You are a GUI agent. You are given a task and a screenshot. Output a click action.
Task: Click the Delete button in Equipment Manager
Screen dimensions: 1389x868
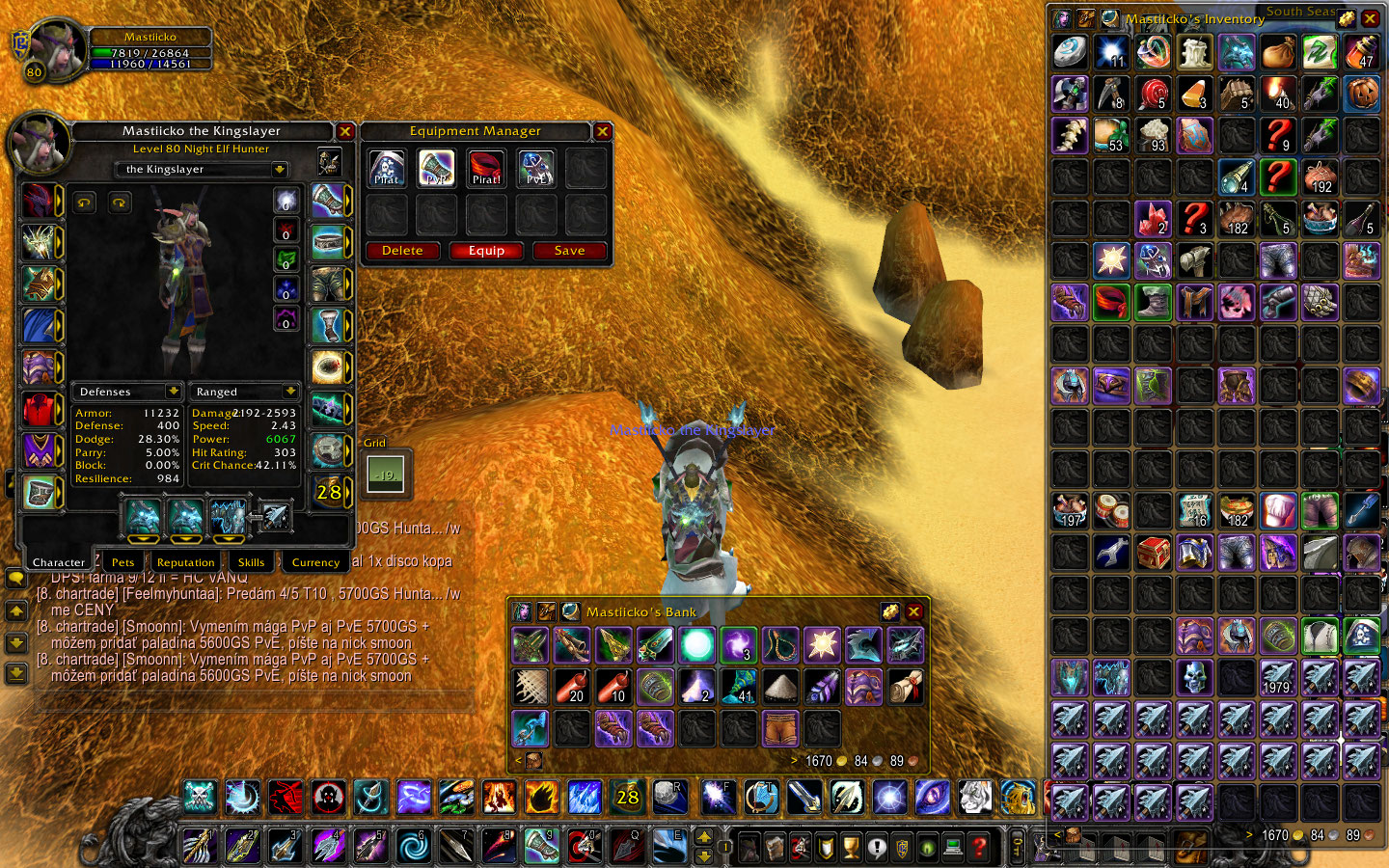pyautogui.click(x=402, y=251)
